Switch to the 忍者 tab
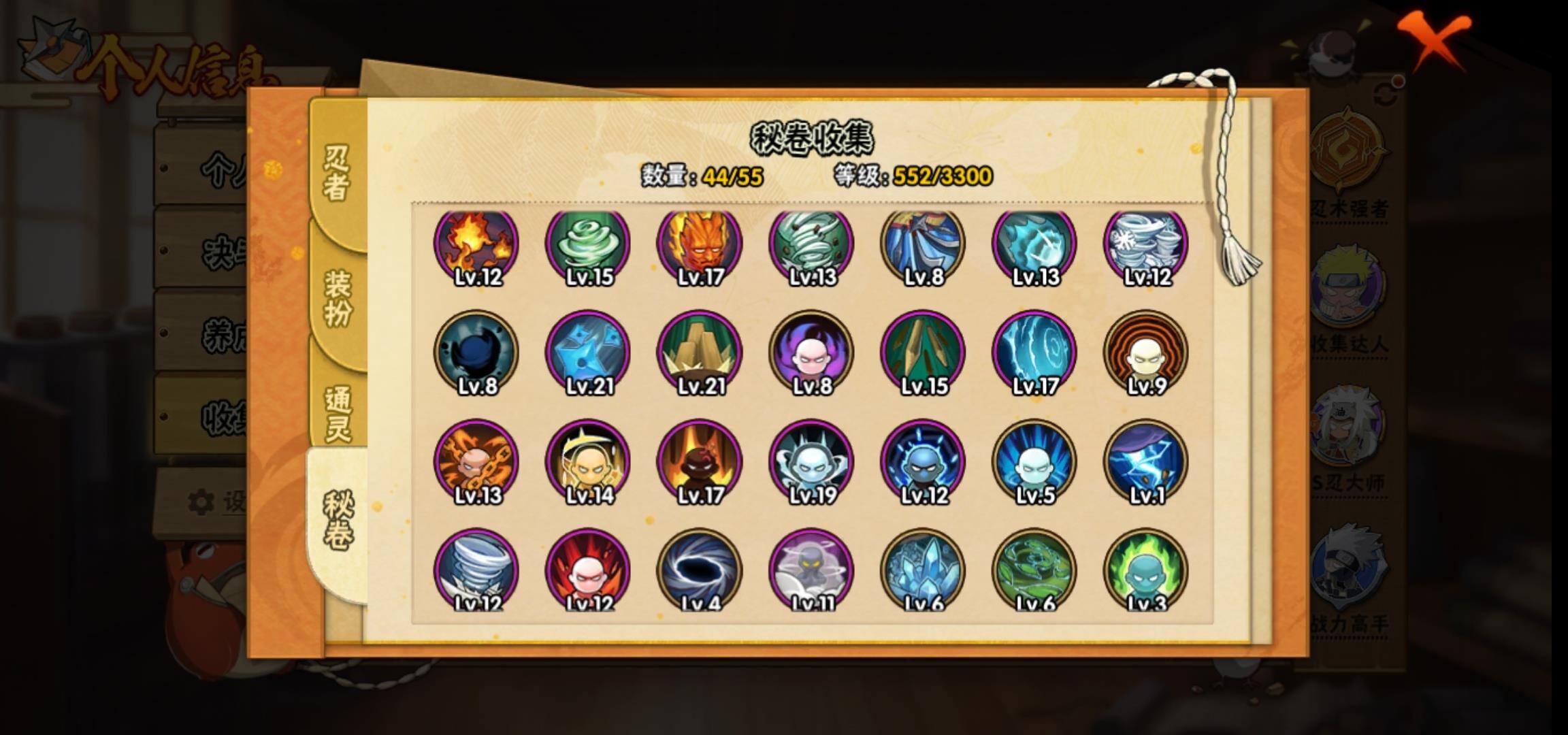 coord(336,174)
